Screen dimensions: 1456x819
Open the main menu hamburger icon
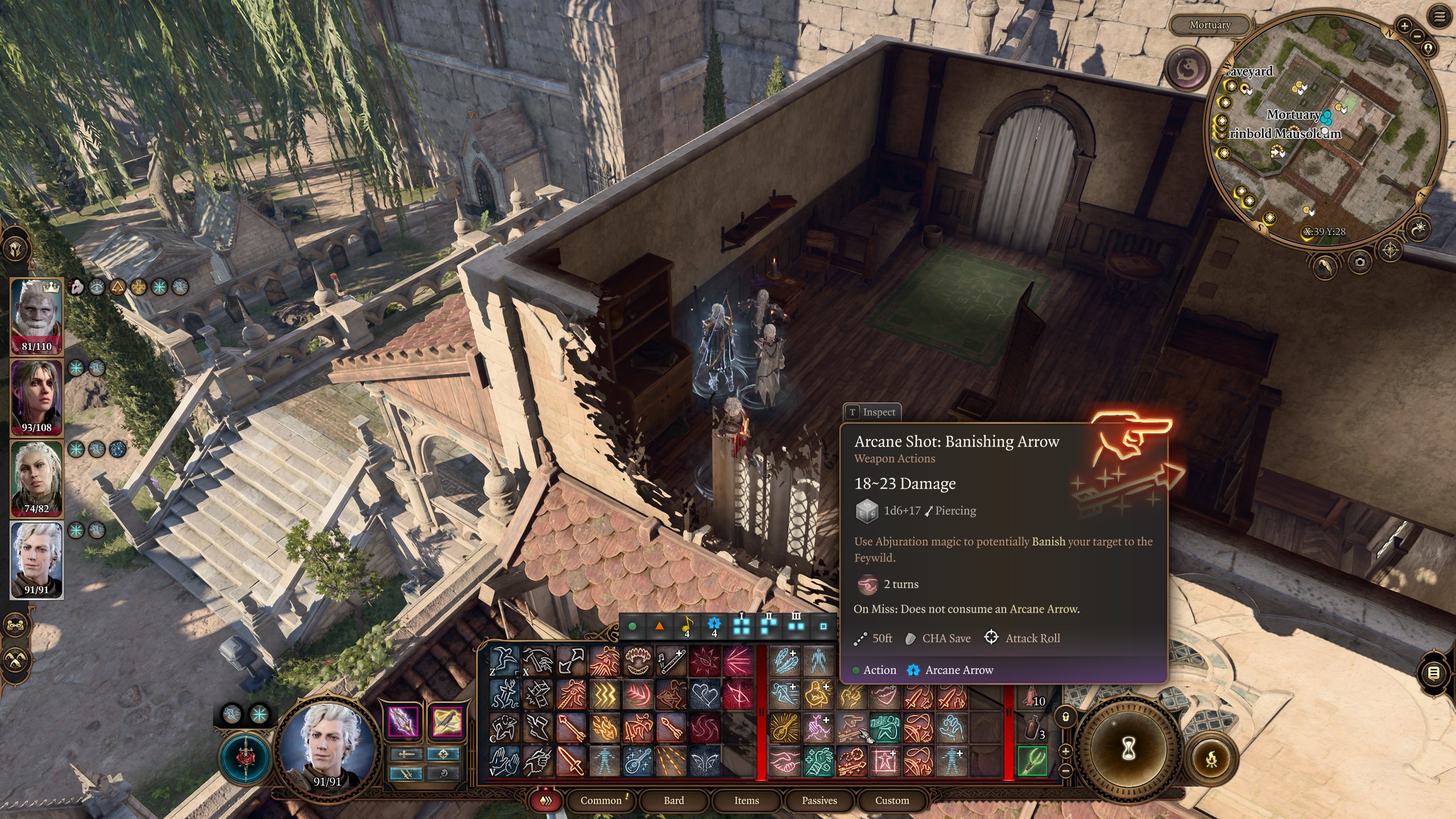point(1439,17)
